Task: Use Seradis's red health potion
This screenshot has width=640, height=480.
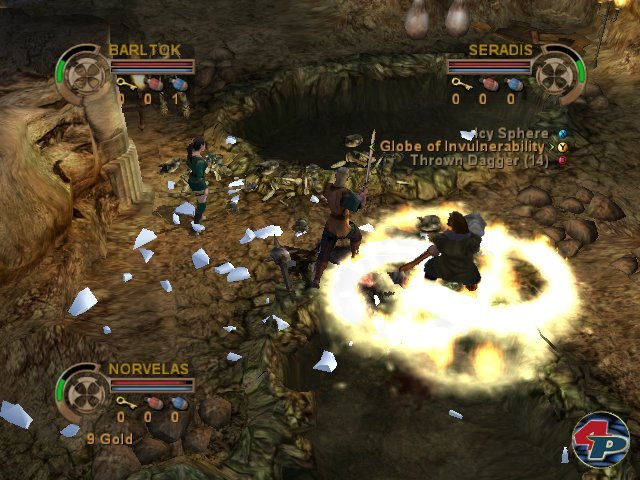Action: (487, 84)
